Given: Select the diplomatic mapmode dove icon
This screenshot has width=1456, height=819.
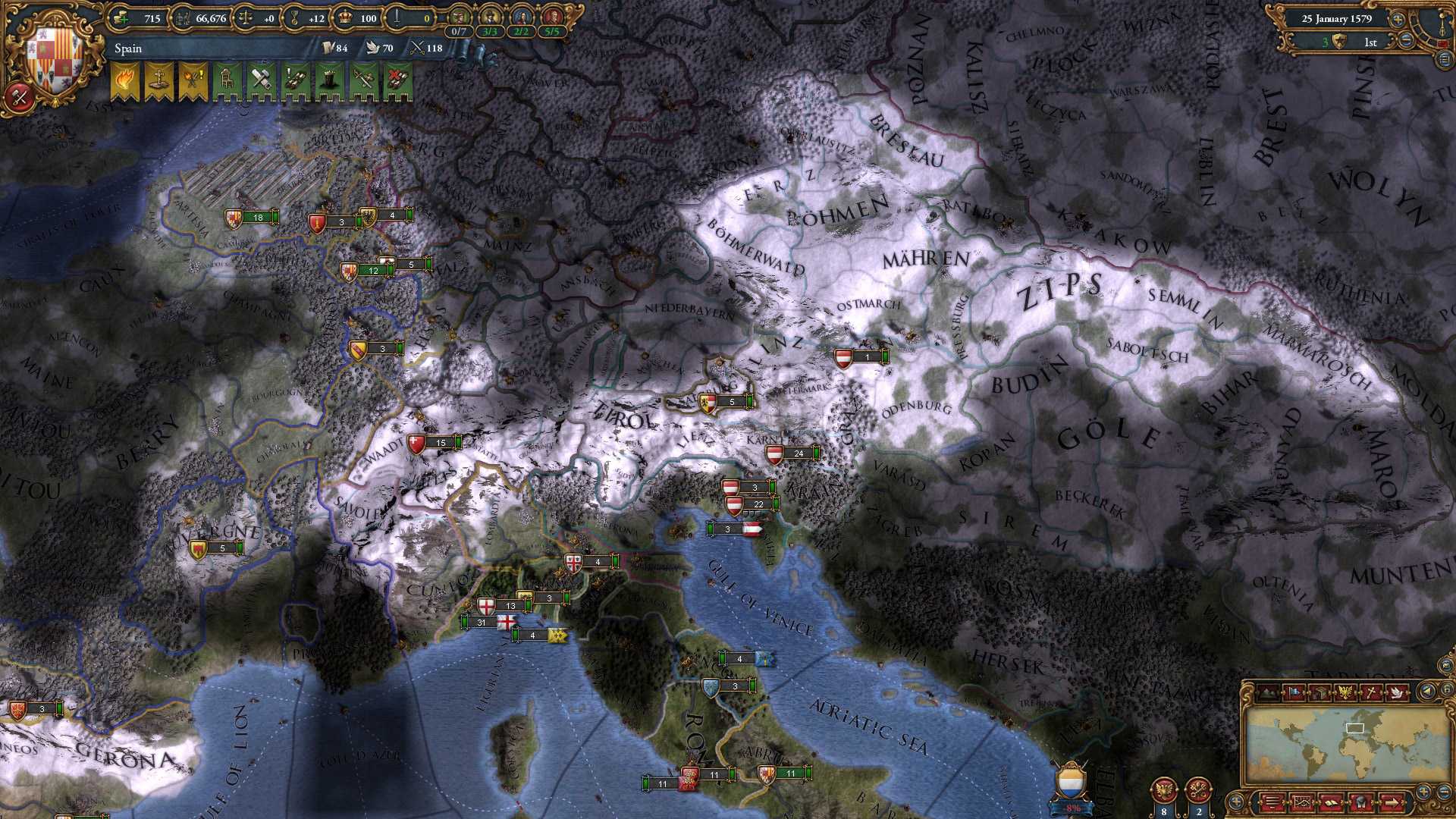Looking at the screenshot, I should 1397,691.
